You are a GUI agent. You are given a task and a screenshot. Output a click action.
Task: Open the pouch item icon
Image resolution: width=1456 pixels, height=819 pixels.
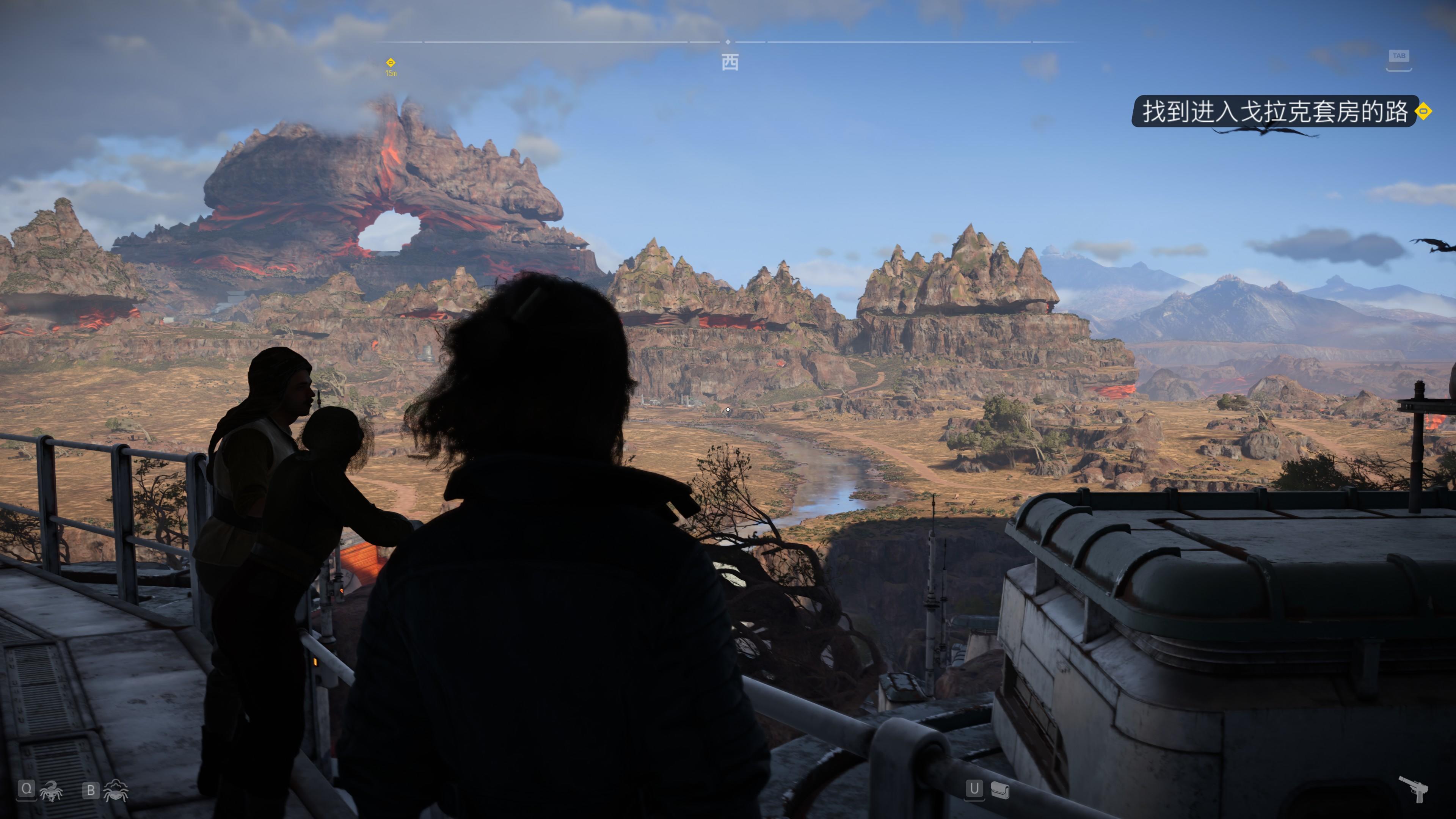pyautogui.click(x=1000, y=790)
